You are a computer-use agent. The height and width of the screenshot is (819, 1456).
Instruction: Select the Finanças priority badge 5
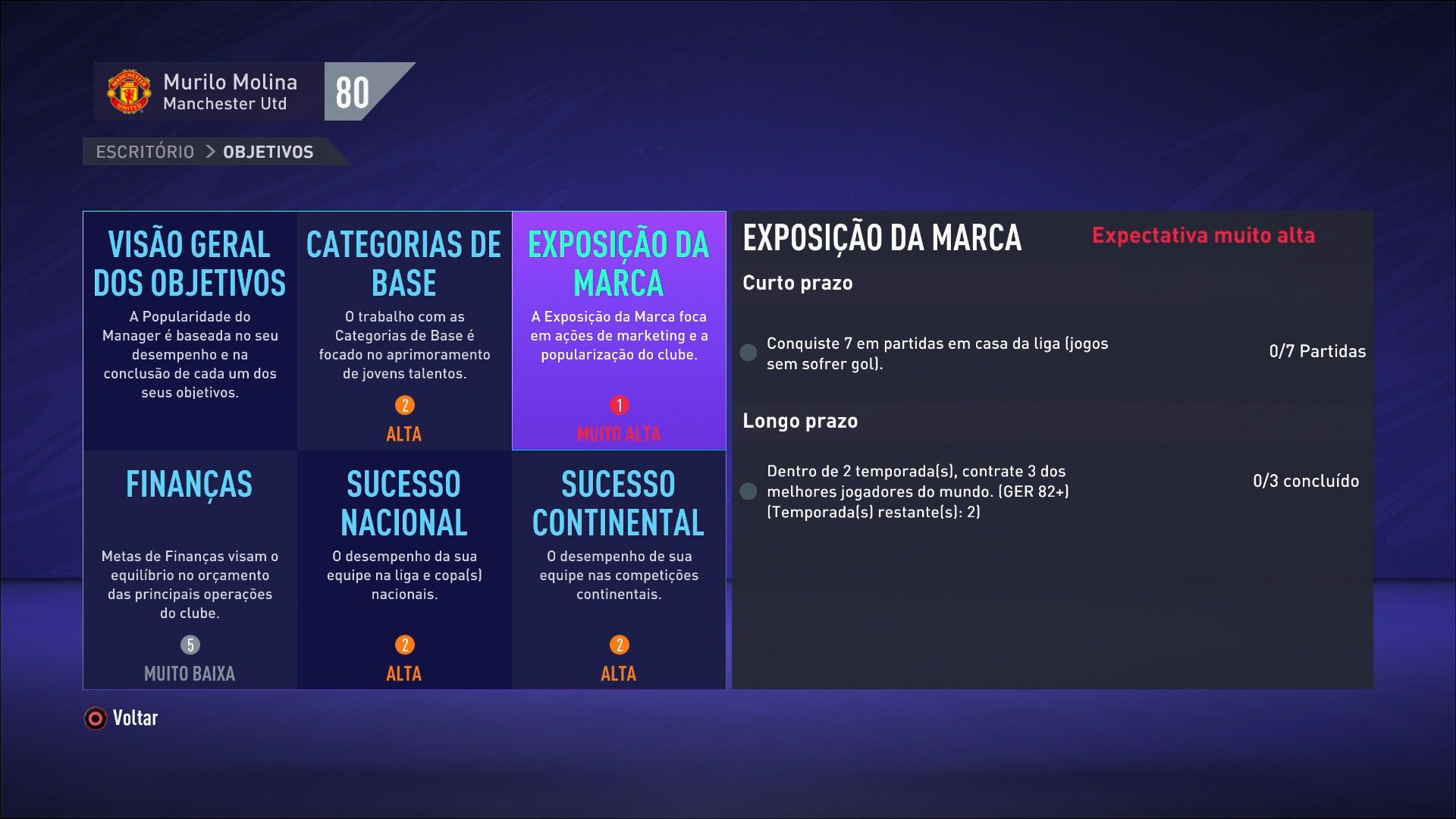point(190,645)
